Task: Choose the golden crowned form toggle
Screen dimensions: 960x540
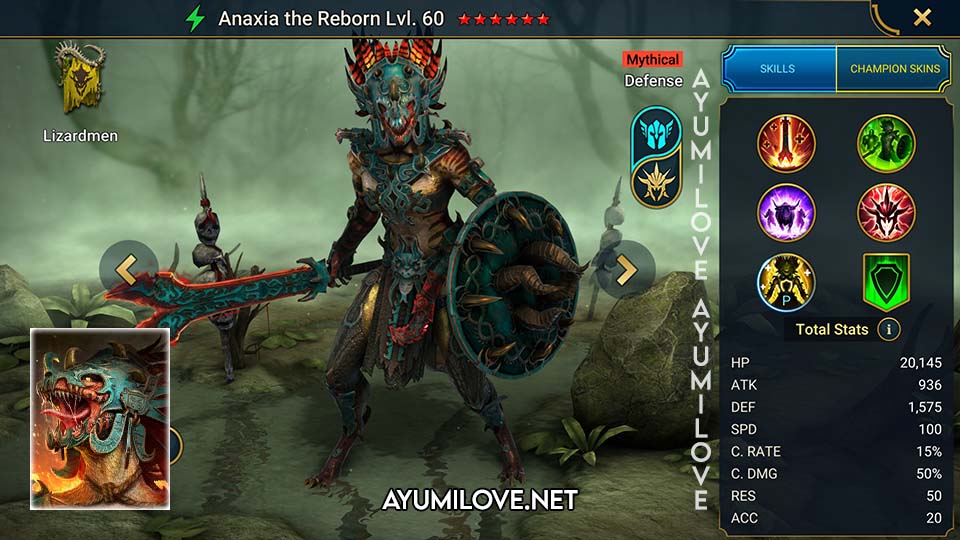Action: click(656, 183)
